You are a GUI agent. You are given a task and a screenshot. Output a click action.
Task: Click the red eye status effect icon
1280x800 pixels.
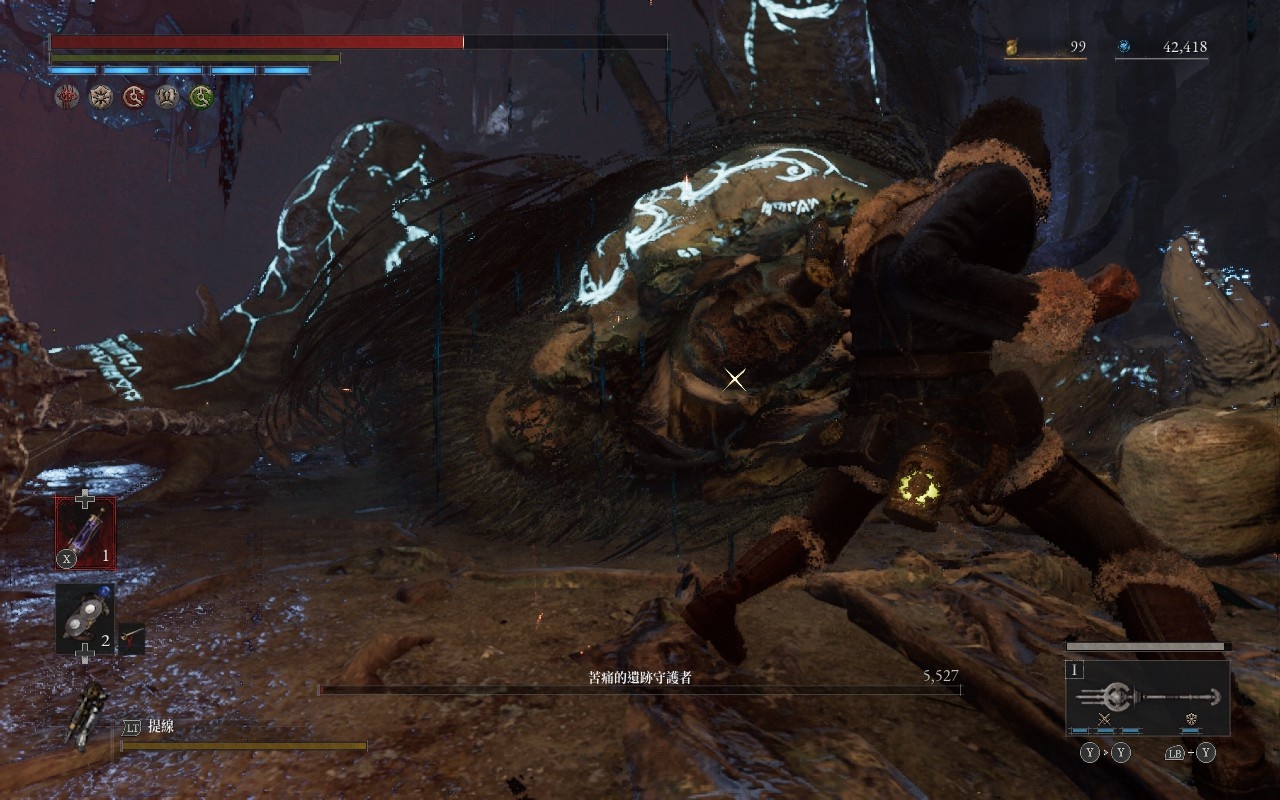pos(66,97)
